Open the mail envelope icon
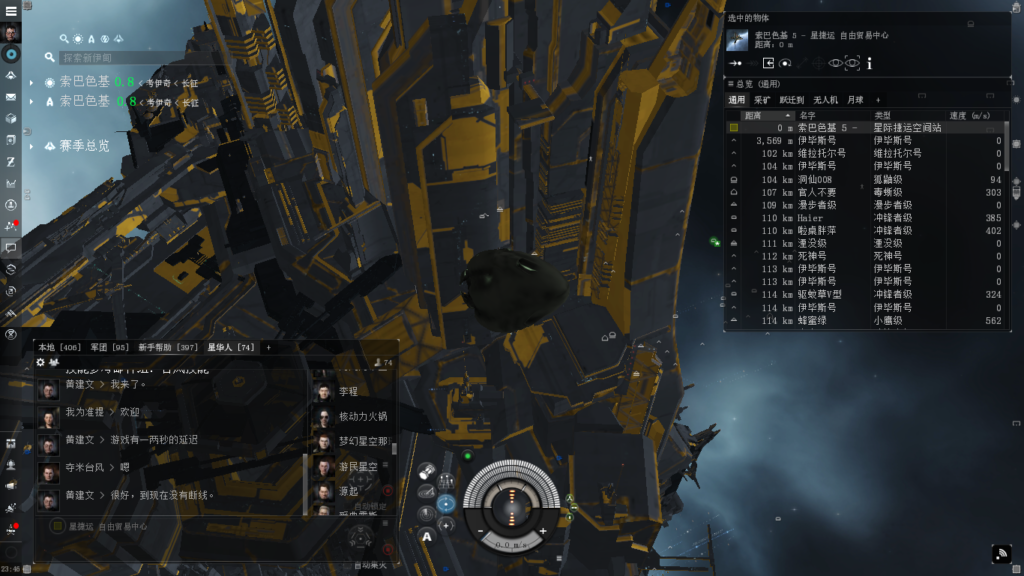Screen dimensions: 1024x576 (11, 97)
